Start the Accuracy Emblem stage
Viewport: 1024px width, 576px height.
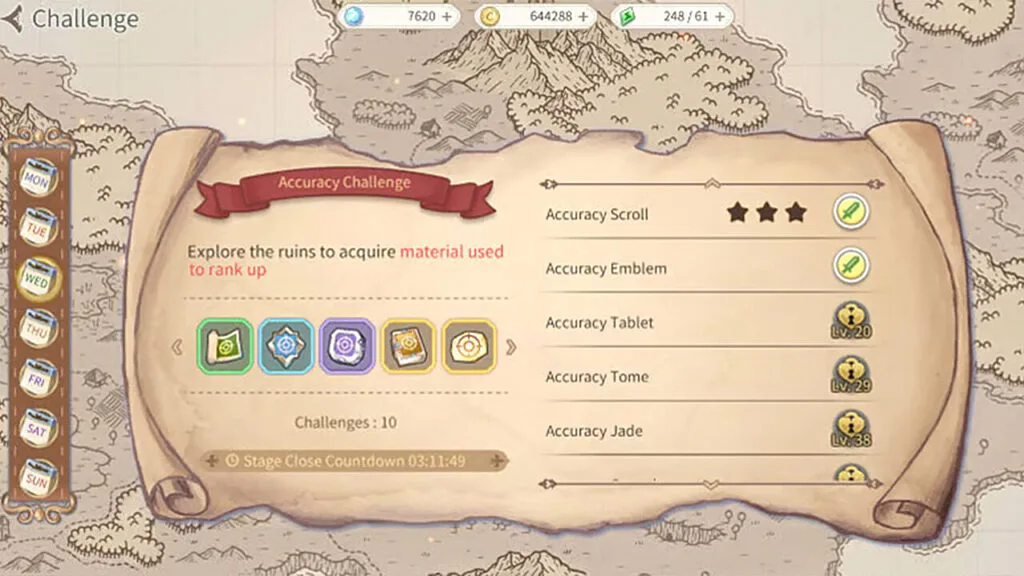[x=851, y=267]
